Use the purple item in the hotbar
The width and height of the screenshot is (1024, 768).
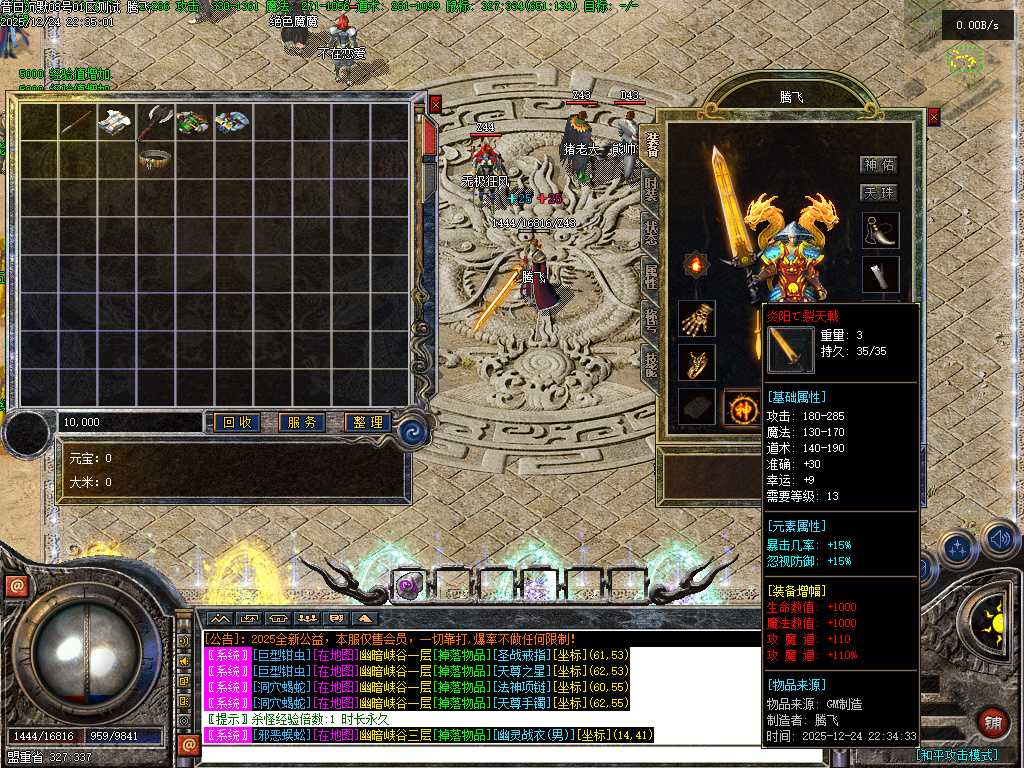coord(407,585)
